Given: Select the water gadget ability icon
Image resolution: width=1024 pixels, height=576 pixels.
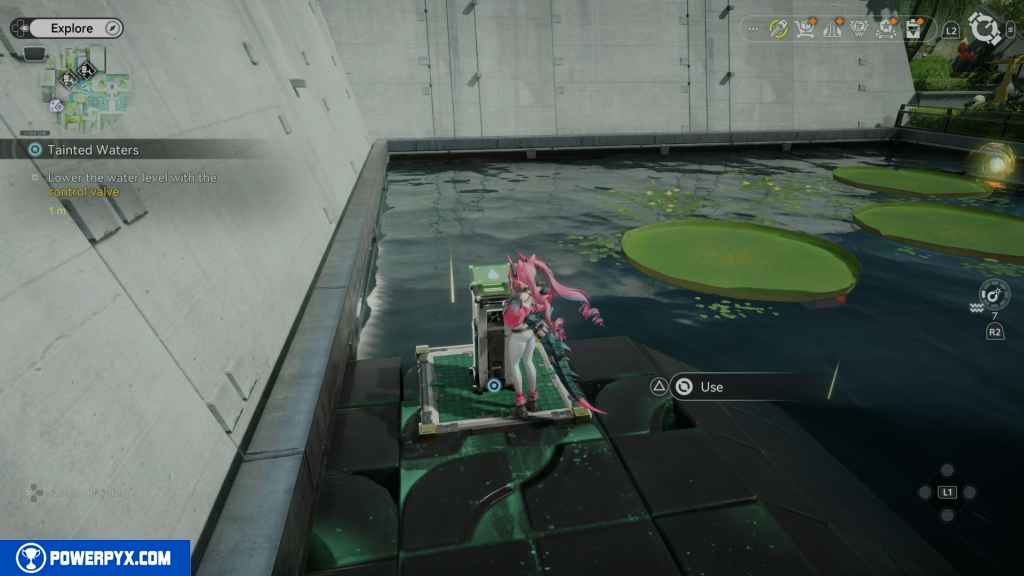Looking at the screenshot, I should pos(994,296).
